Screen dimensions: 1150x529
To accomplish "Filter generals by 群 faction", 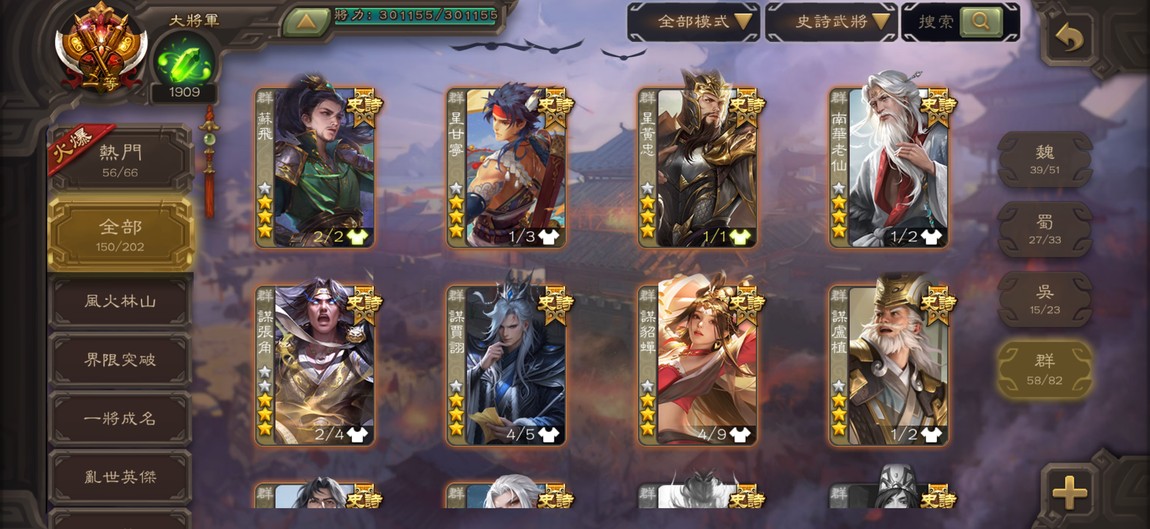I will 1044,369.
